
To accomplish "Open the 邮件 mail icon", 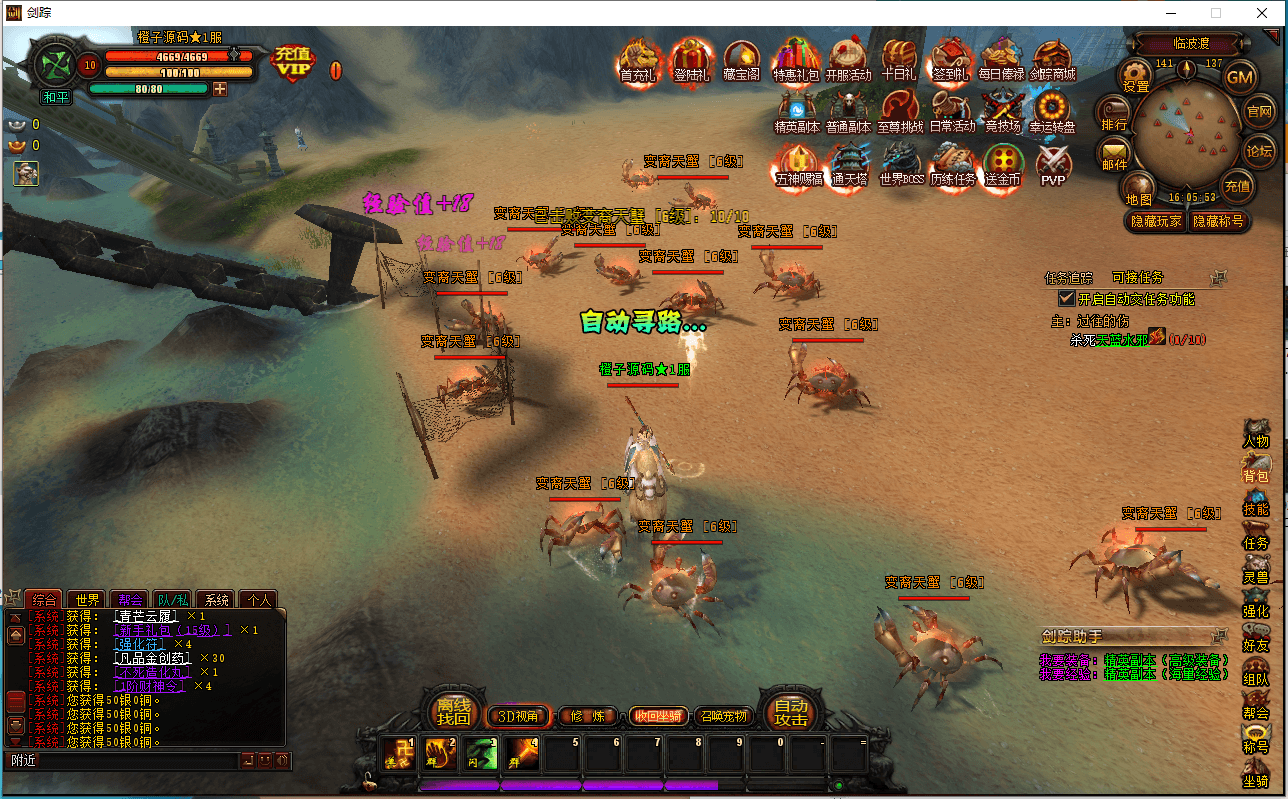I will [x=1114, y=155].
